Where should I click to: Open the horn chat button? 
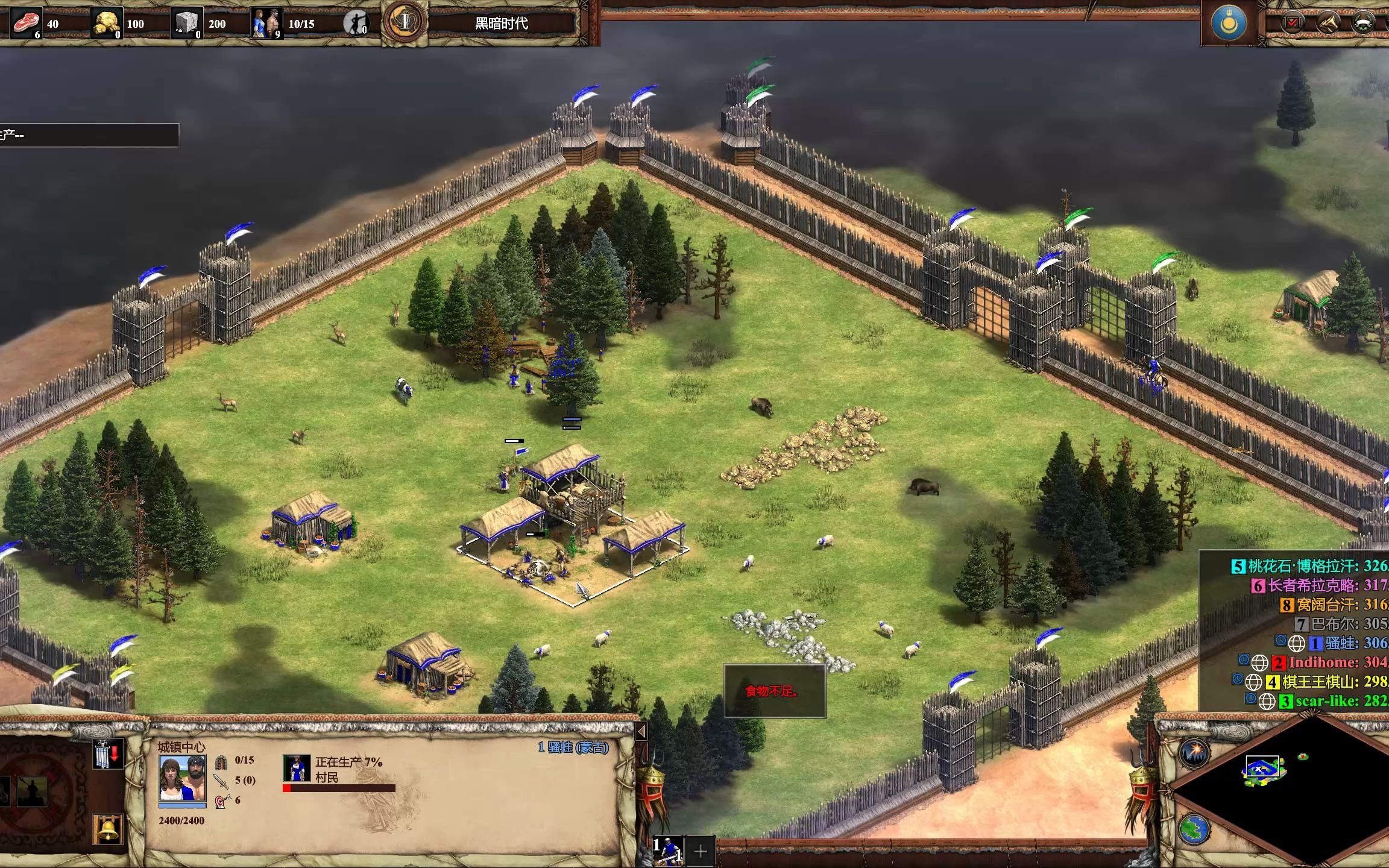point(1328,23)
